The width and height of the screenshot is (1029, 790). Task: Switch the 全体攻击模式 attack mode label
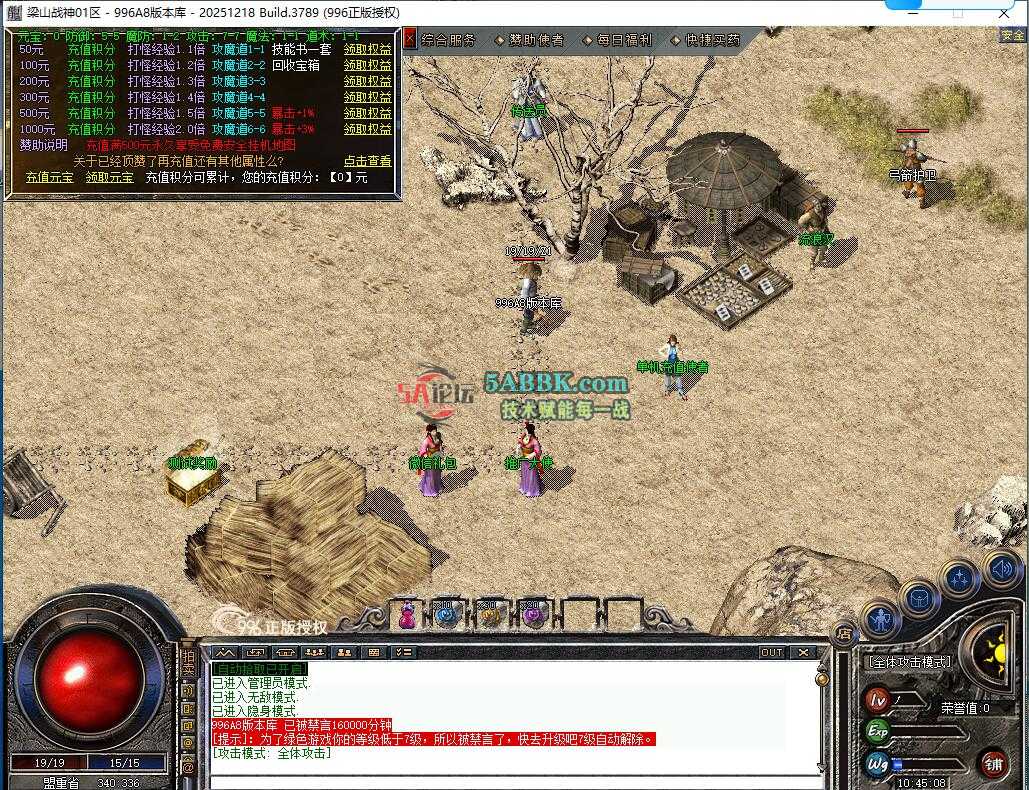[x=908, y=662]
